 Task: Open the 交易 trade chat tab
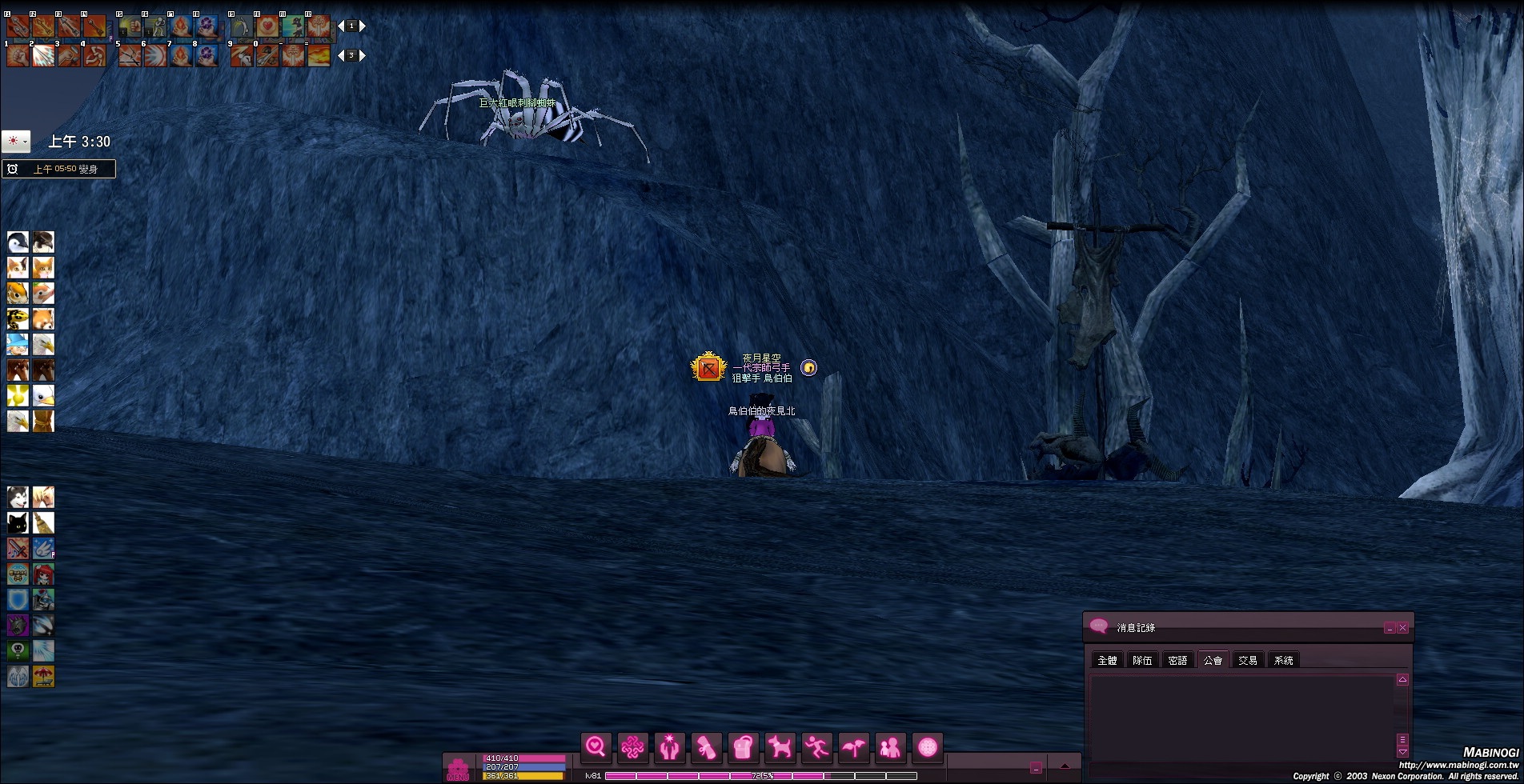pos(1248,660)
